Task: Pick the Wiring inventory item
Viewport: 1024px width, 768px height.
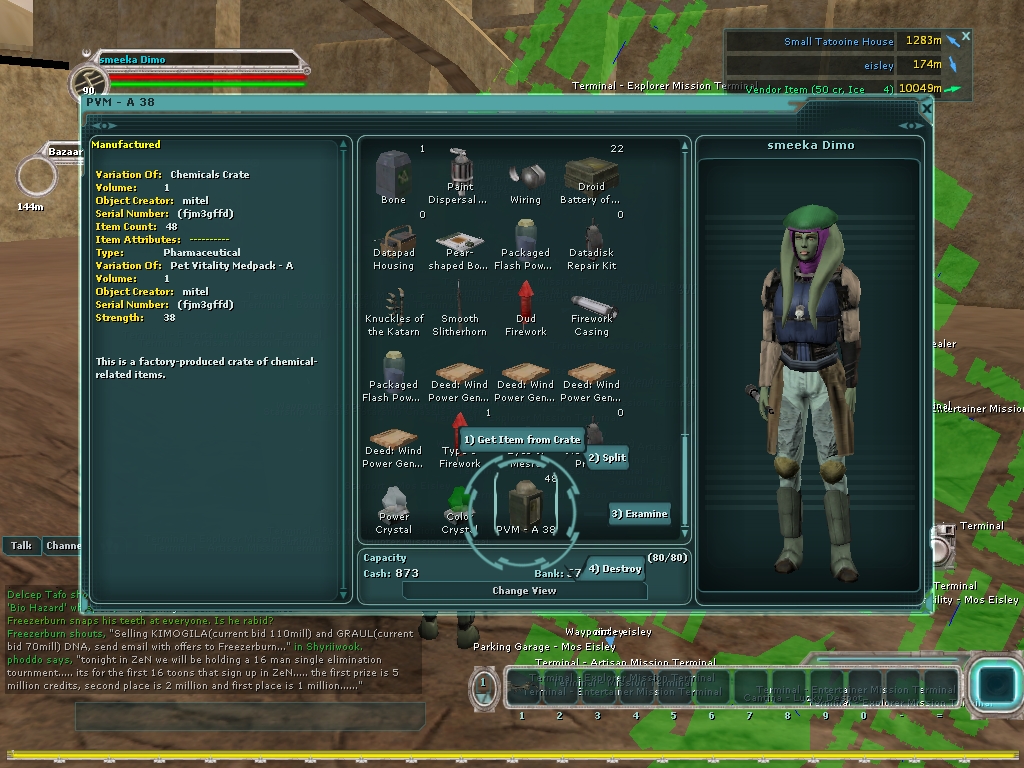Action: [525, 178]
